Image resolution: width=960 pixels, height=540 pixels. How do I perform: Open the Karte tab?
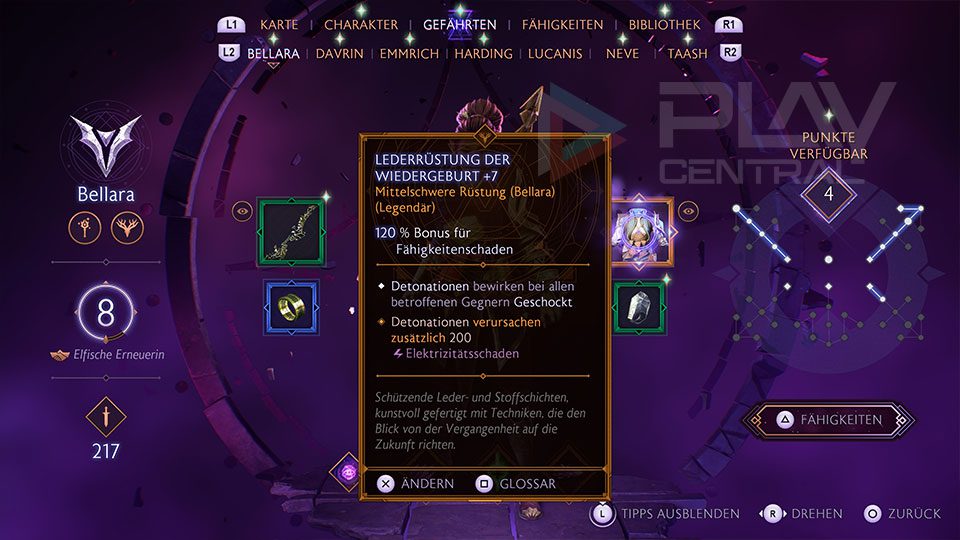pyautogui.click(x=279, y=25)
